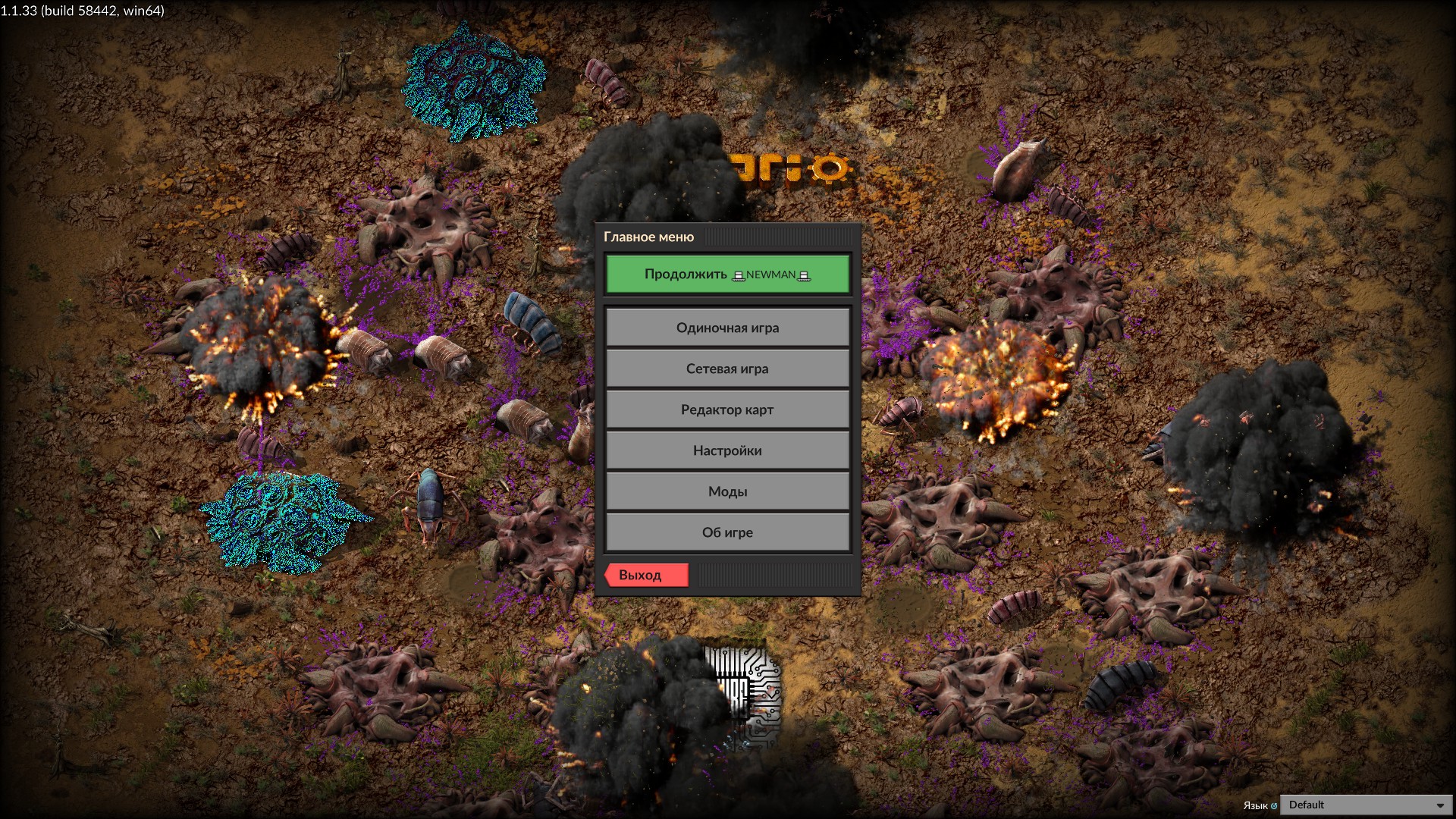Select Сетевая игра multiplayer option
1456x819 pixels.
point(727,369)
